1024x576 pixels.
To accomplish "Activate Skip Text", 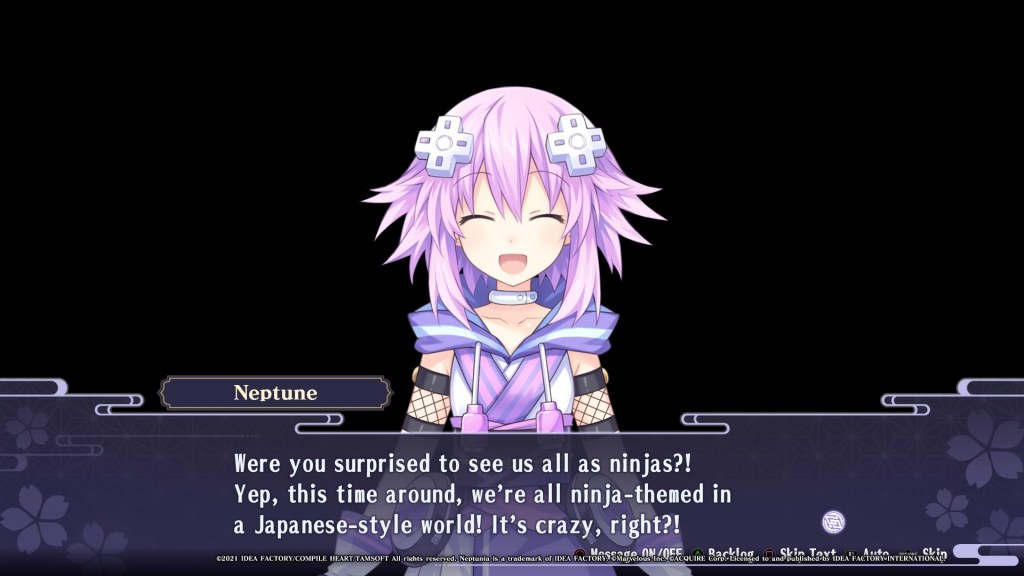I will coord(807,553).
